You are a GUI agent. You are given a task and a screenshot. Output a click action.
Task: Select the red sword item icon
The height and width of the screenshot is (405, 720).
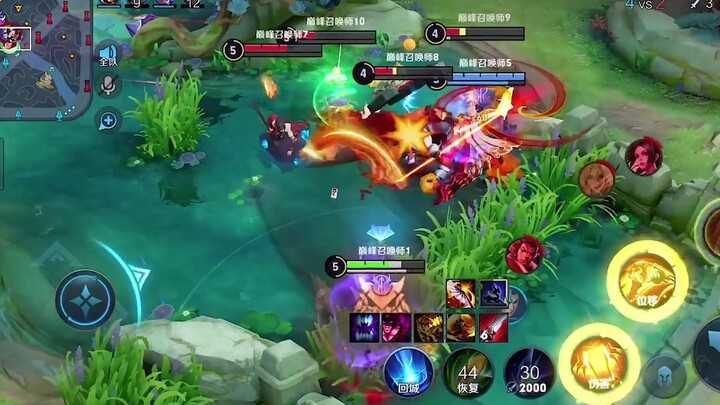coord(493,327)
